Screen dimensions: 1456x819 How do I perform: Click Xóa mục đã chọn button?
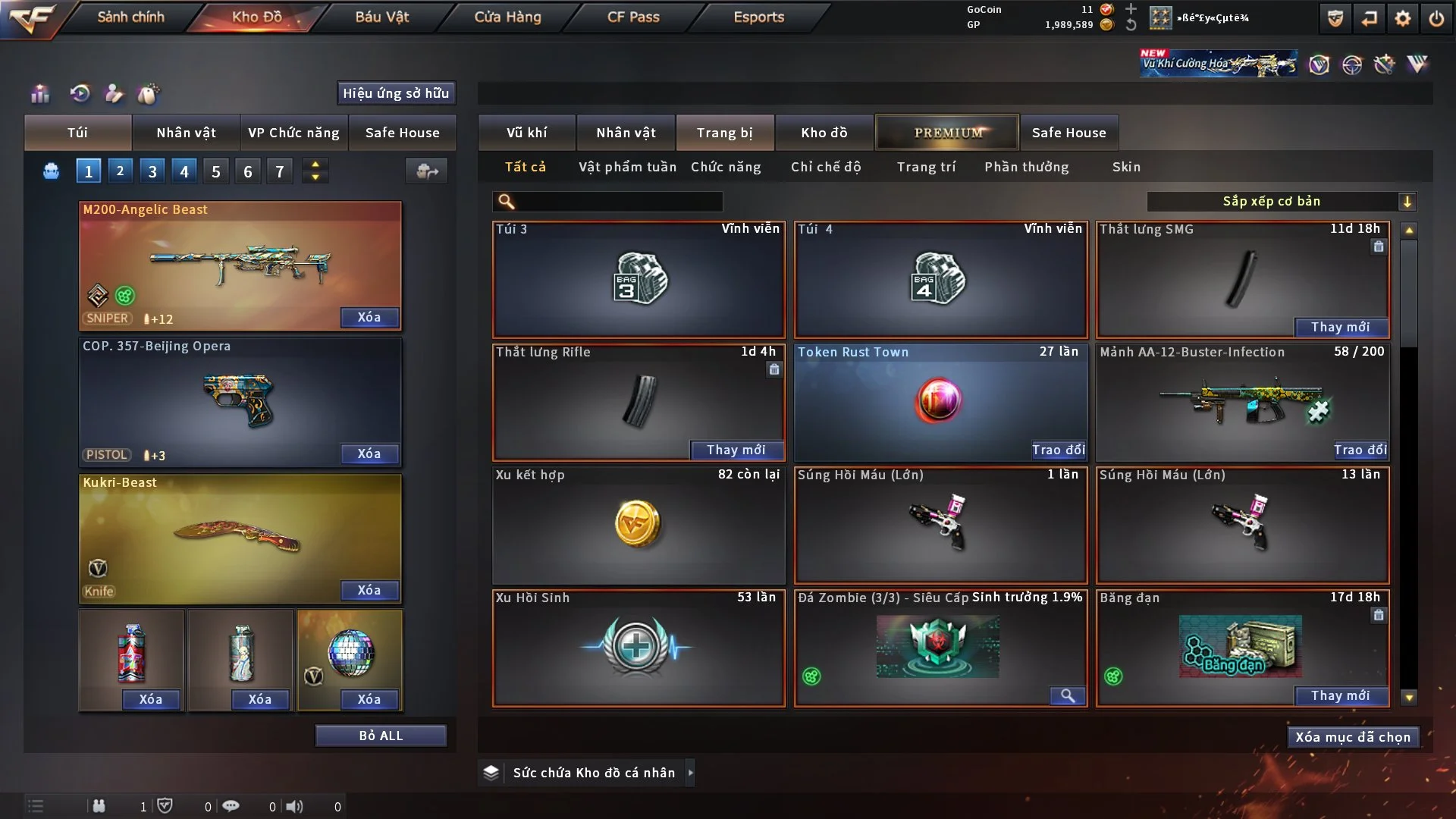(x=1352, y=737)
